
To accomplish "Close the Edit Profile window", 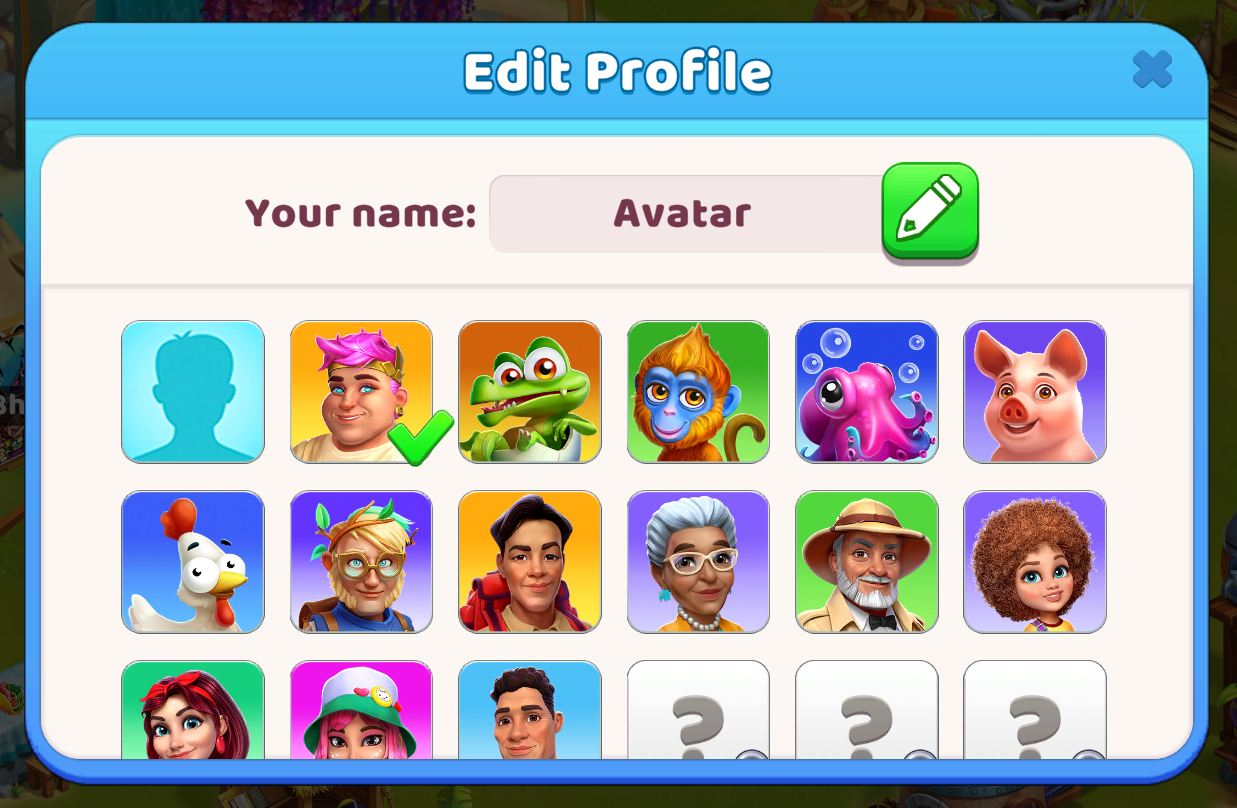I will [x=1152, y=70].
